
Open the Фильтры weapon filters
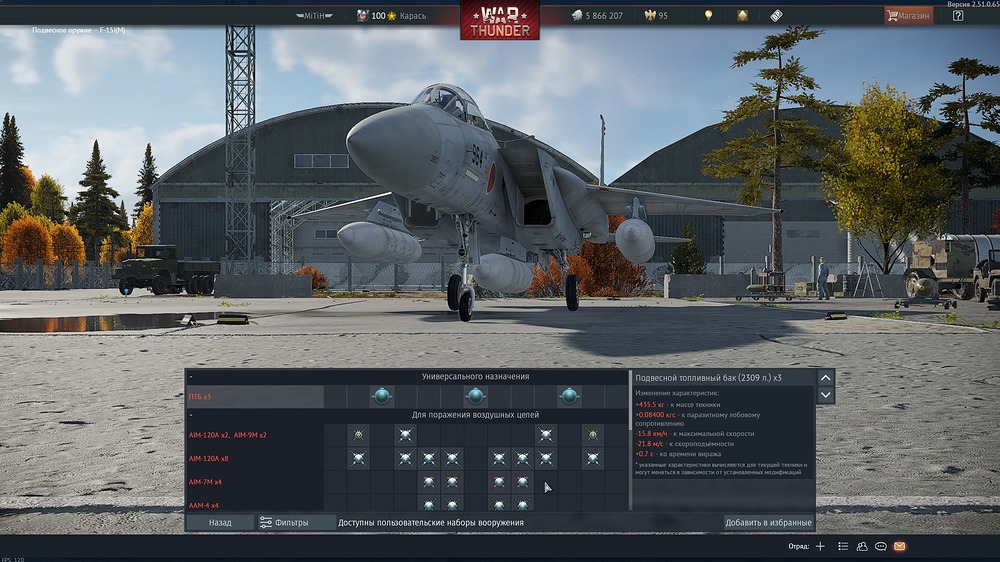(x=284, y=522)
